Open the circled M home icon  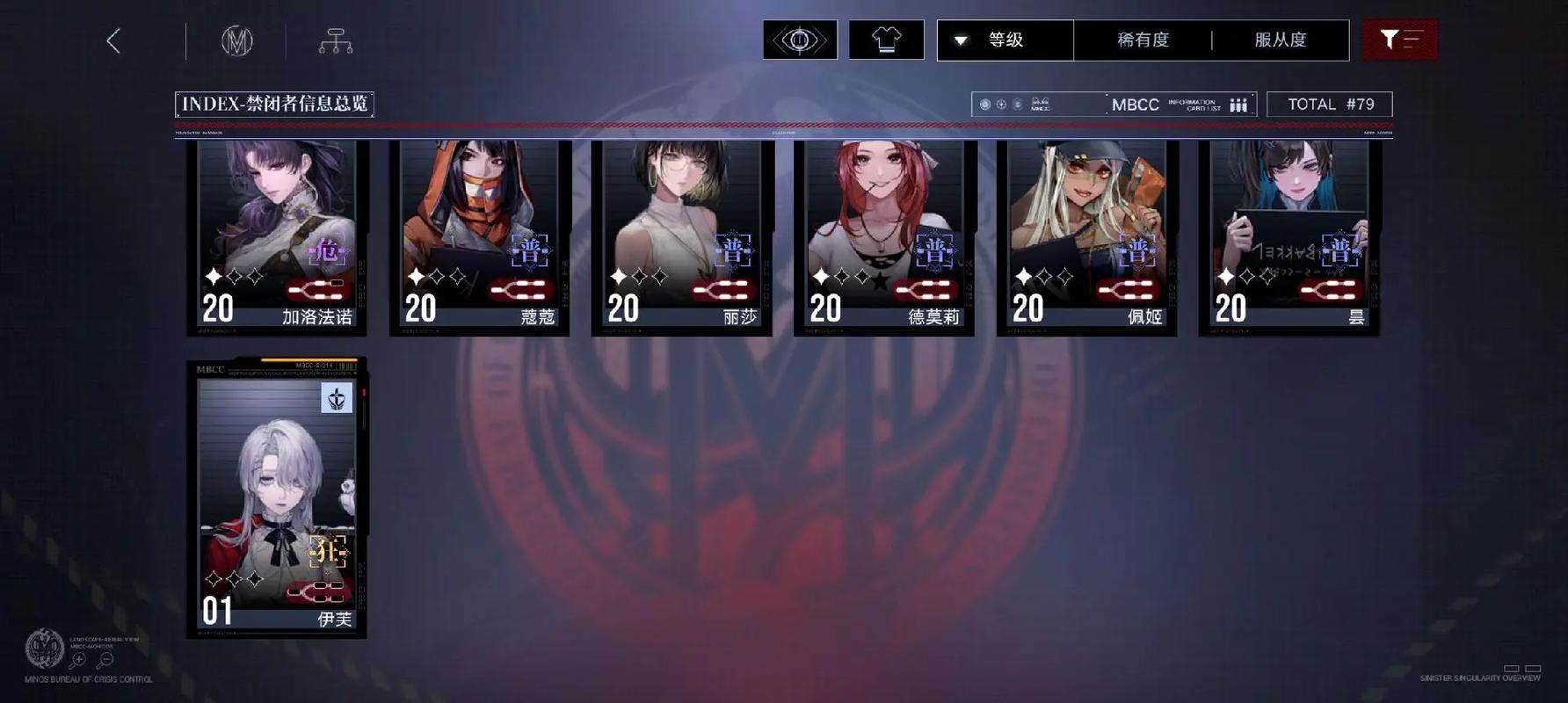236,40
